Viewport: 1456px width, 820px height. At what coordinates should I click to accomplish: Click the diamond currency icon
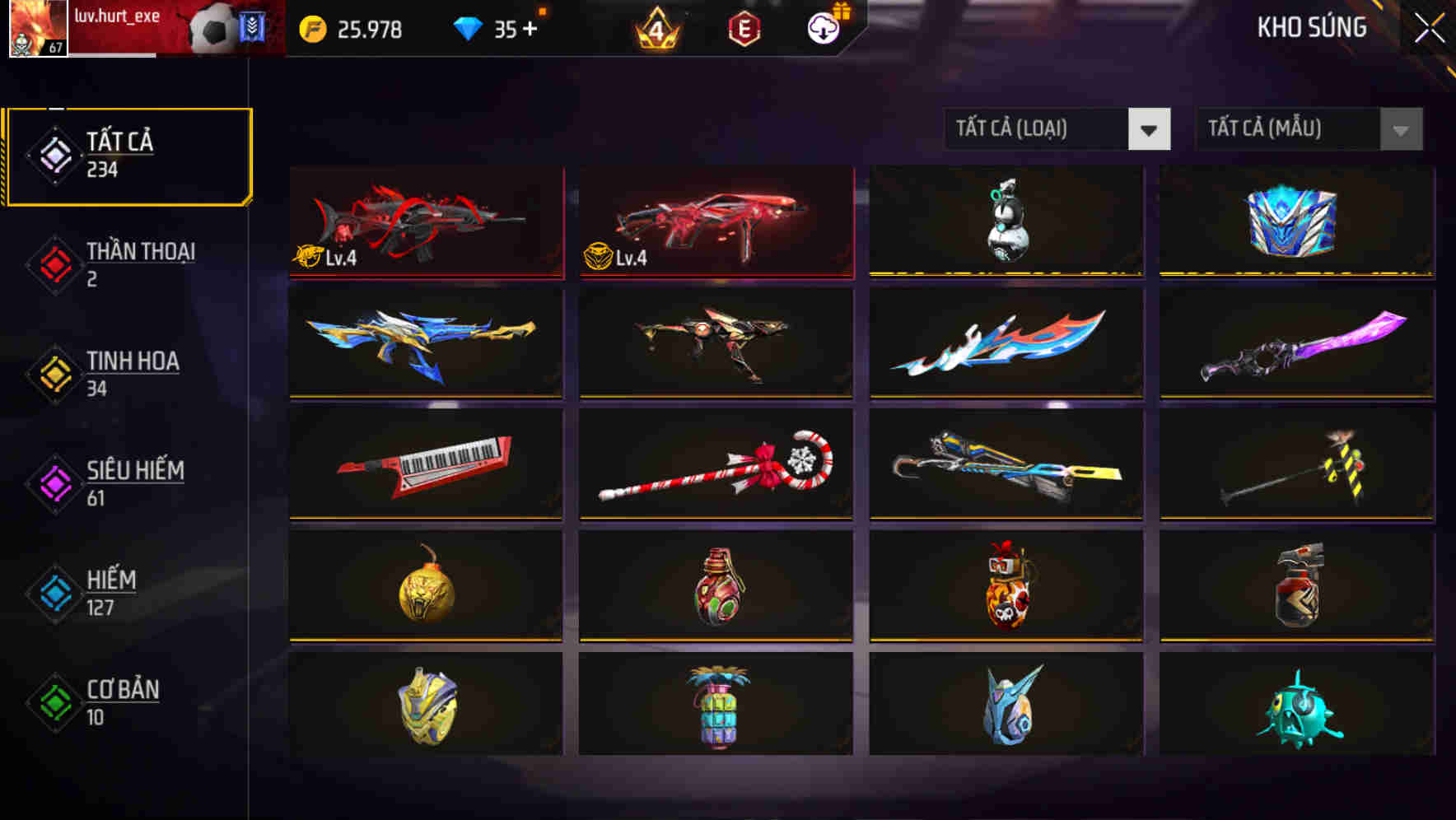click(x=467, y=28)
